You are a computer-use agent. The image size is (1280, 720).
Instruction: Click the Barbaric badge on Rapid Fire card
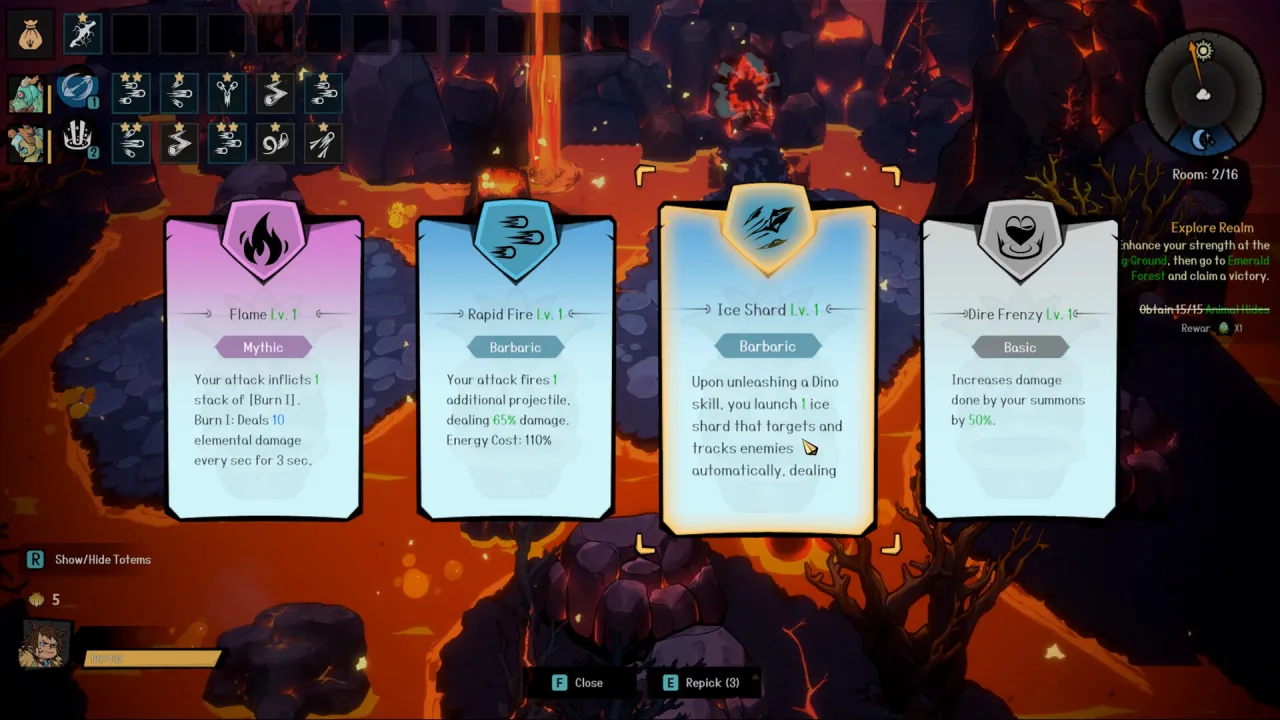point(516,347)
